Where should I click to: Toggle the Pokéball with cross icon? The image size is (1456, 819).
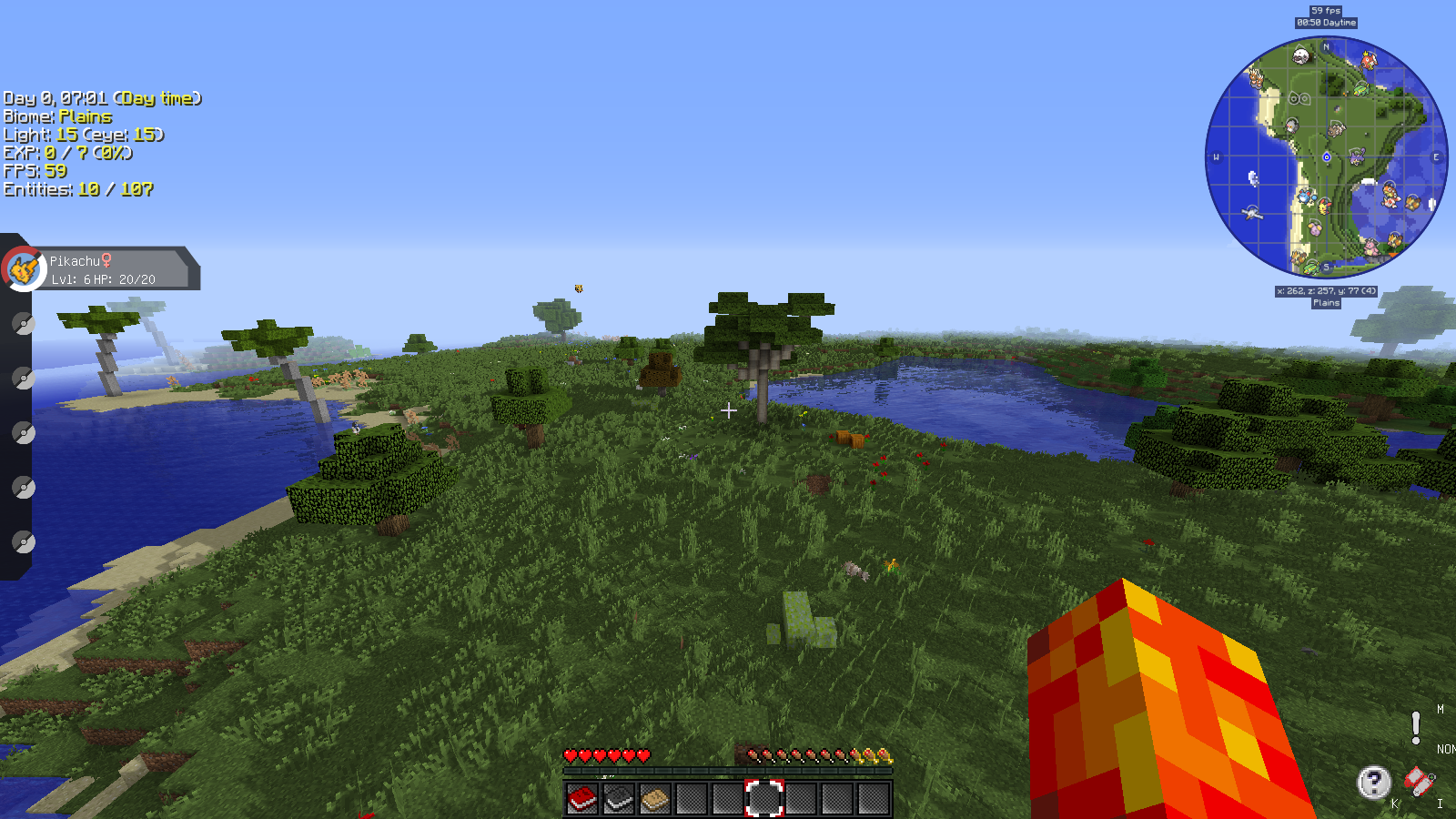tap(1418, 792)
